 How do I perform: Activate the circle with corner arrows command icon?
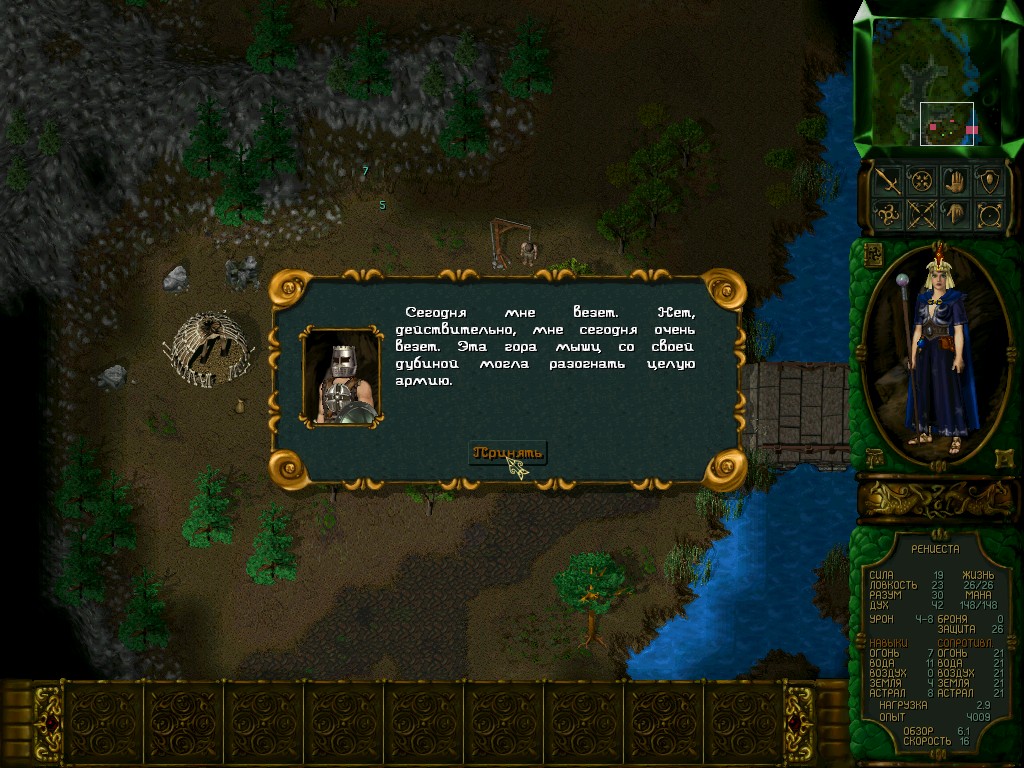[x=989, y=214]
